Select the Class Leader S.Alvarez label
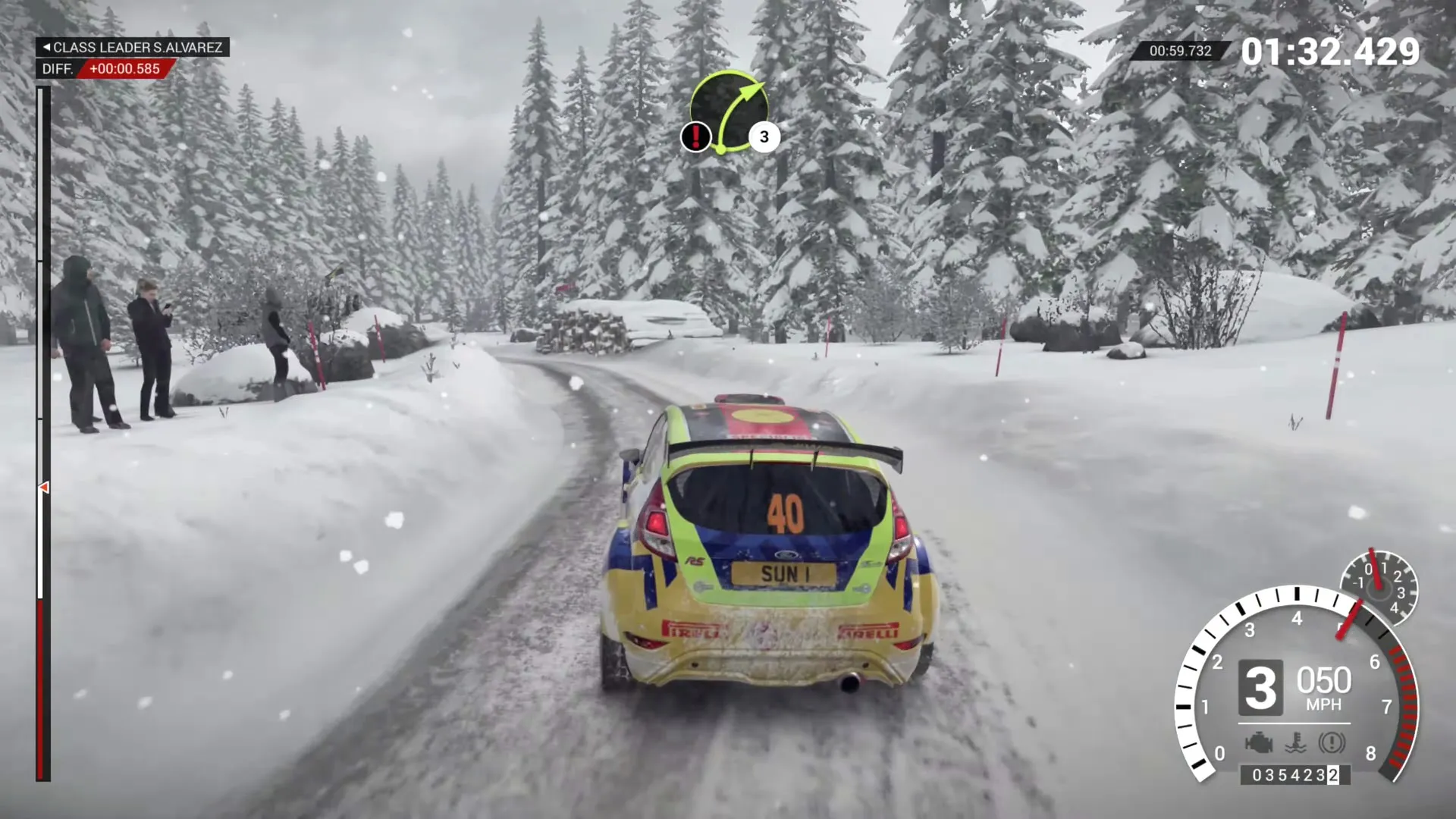 coord(133,47)
